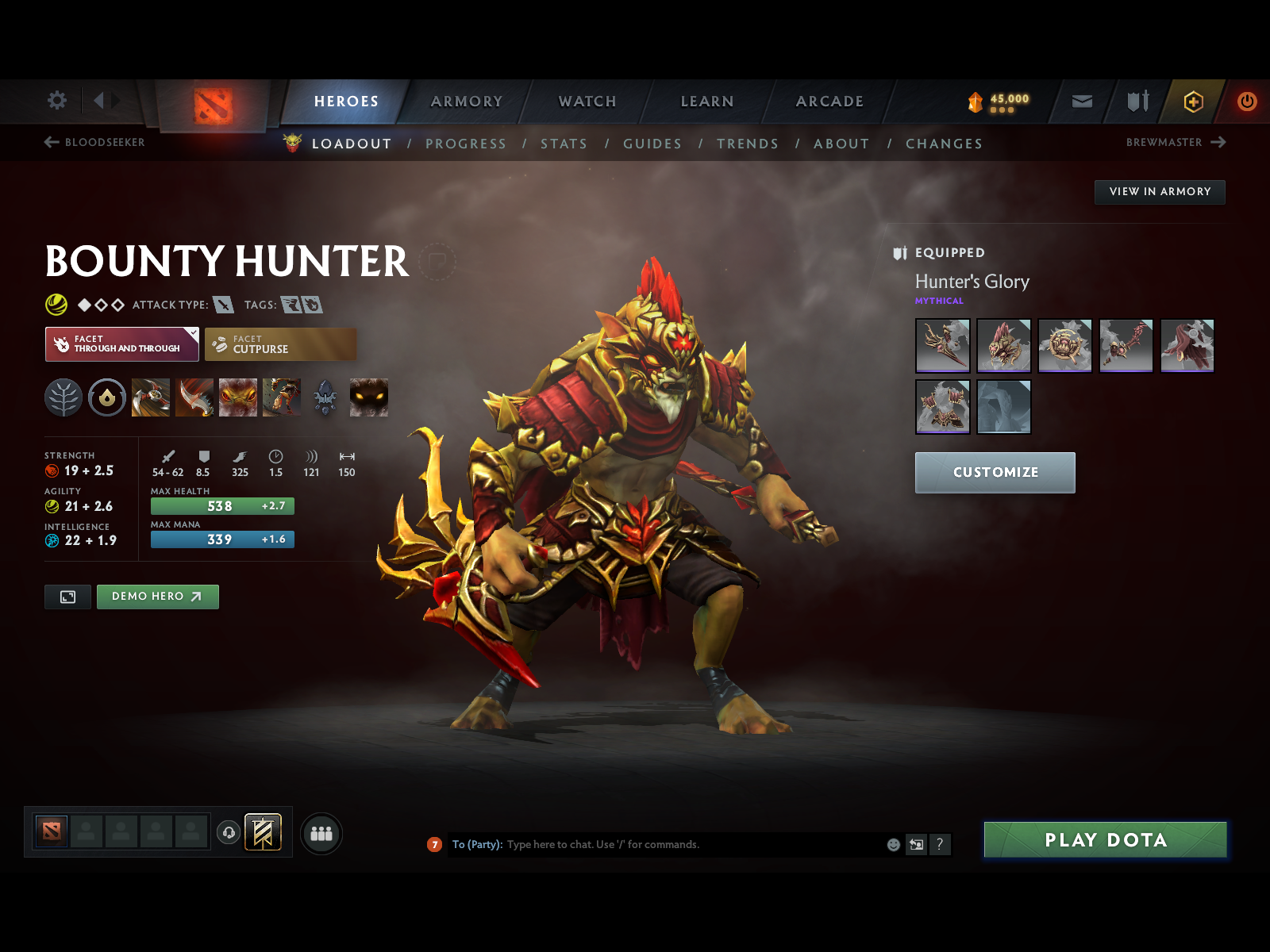Viewport: 1270px width, 952px height.
Task: Select the Shuriken Toss ability icon
Action: pos(151,397)
